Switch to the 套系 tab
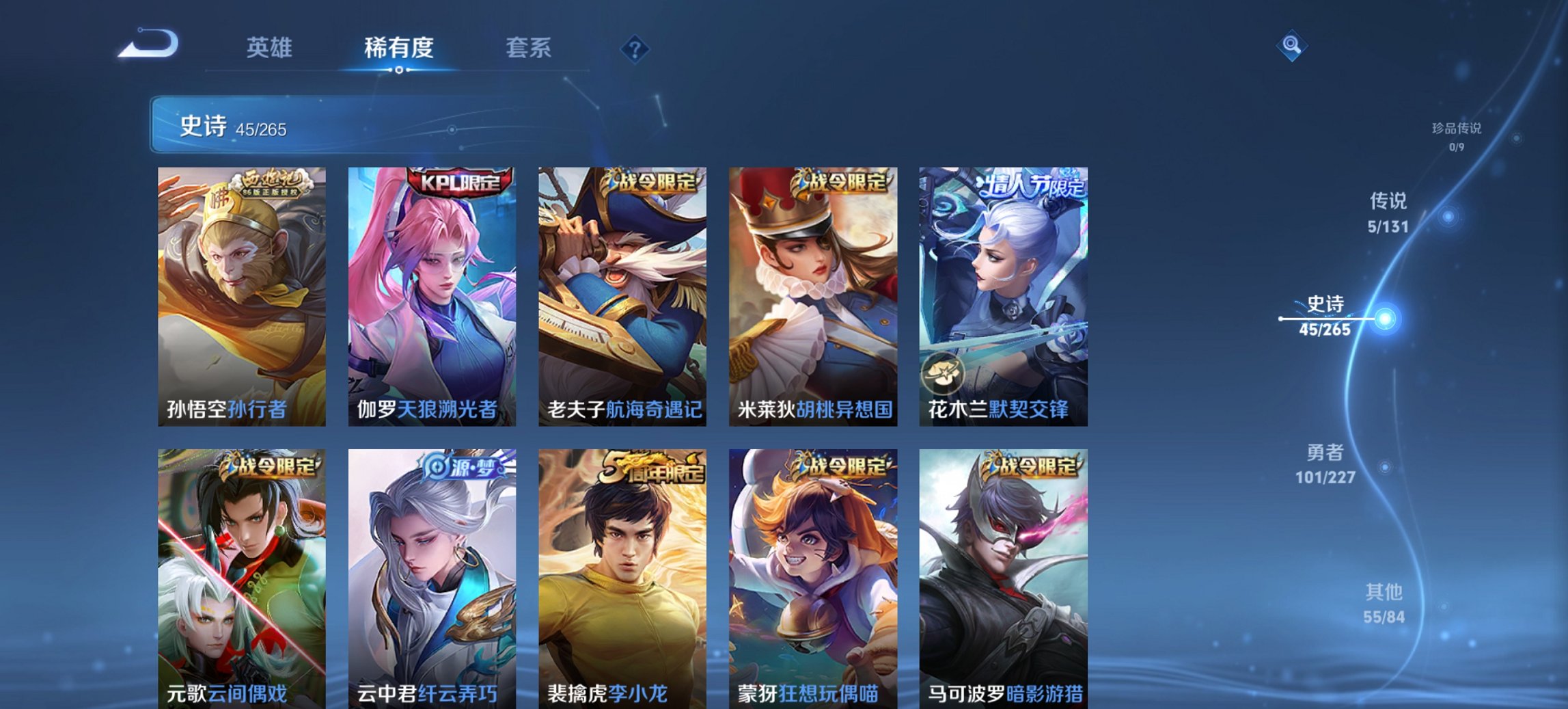The image size is (1568, 709). 529,48
